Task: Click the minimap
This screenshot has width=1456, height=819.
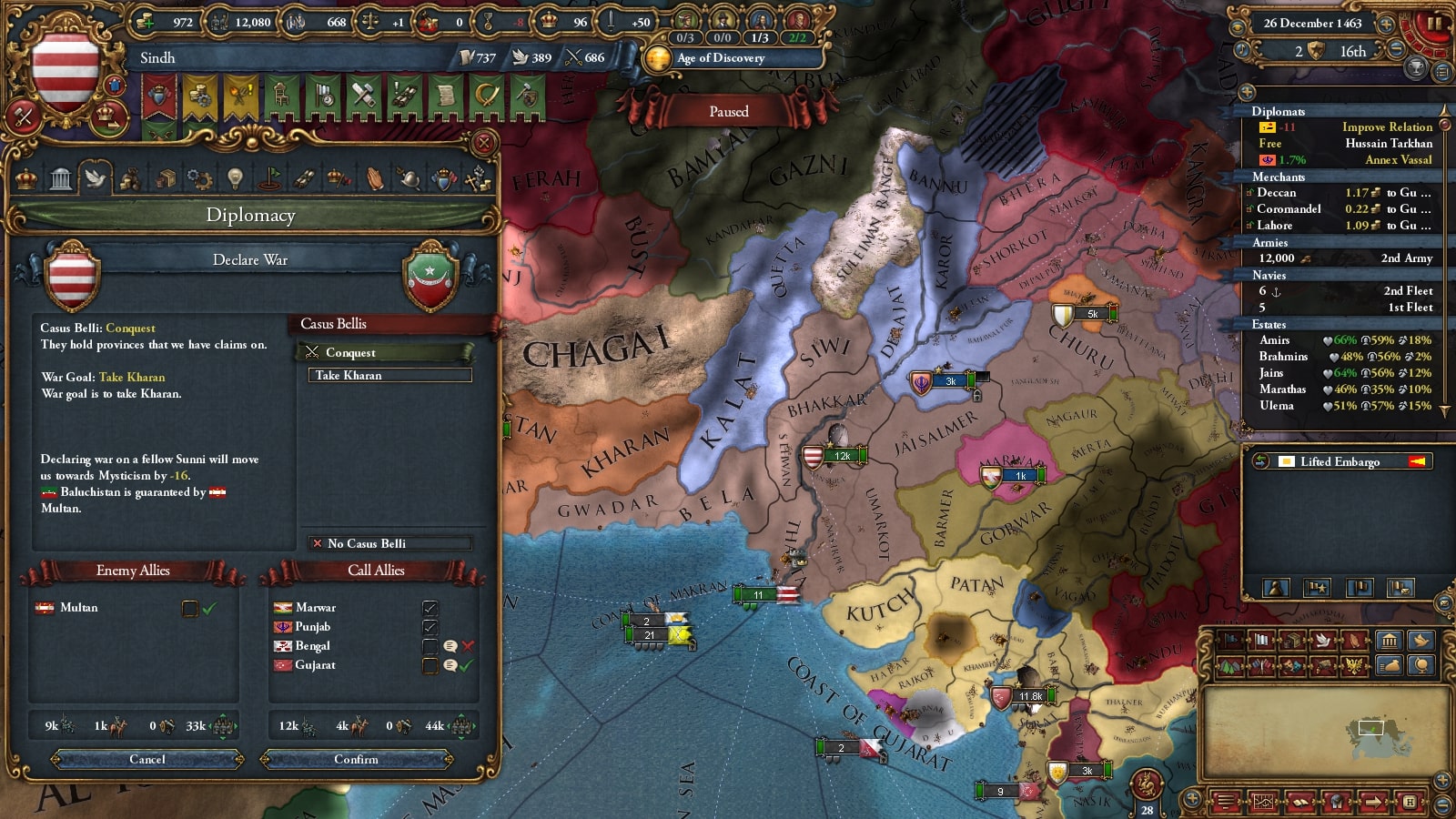Action: (1326, 730)
